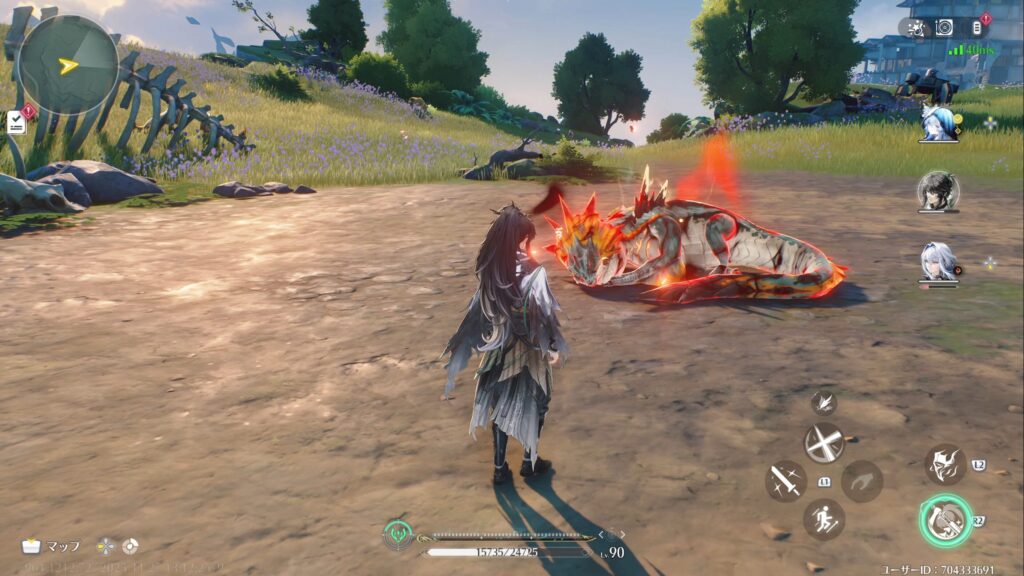Open the menu icon with red alert
Viewport: 1024px width, 576px height.
coord(978,27)
